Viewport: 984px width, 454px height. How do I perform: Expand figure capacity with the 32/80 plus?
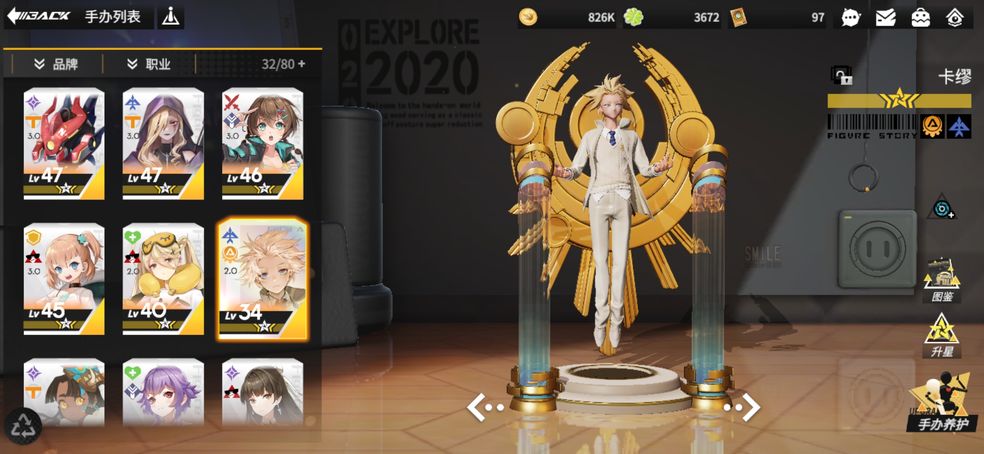tap(301, 64)
